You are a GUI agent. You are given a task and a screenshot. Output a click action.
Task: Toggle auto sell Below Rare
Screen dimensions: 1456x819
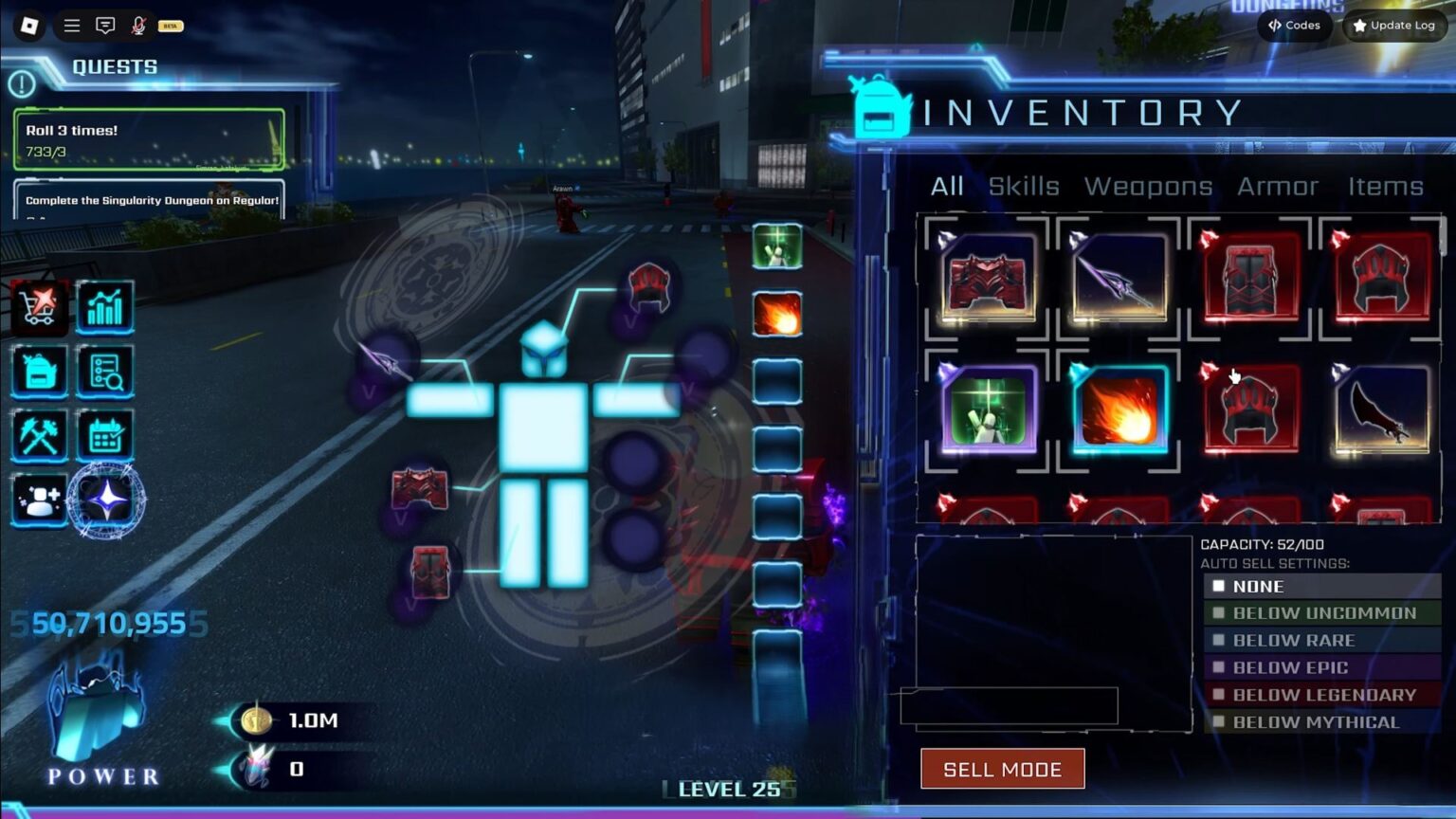[x=1219, y=641]
